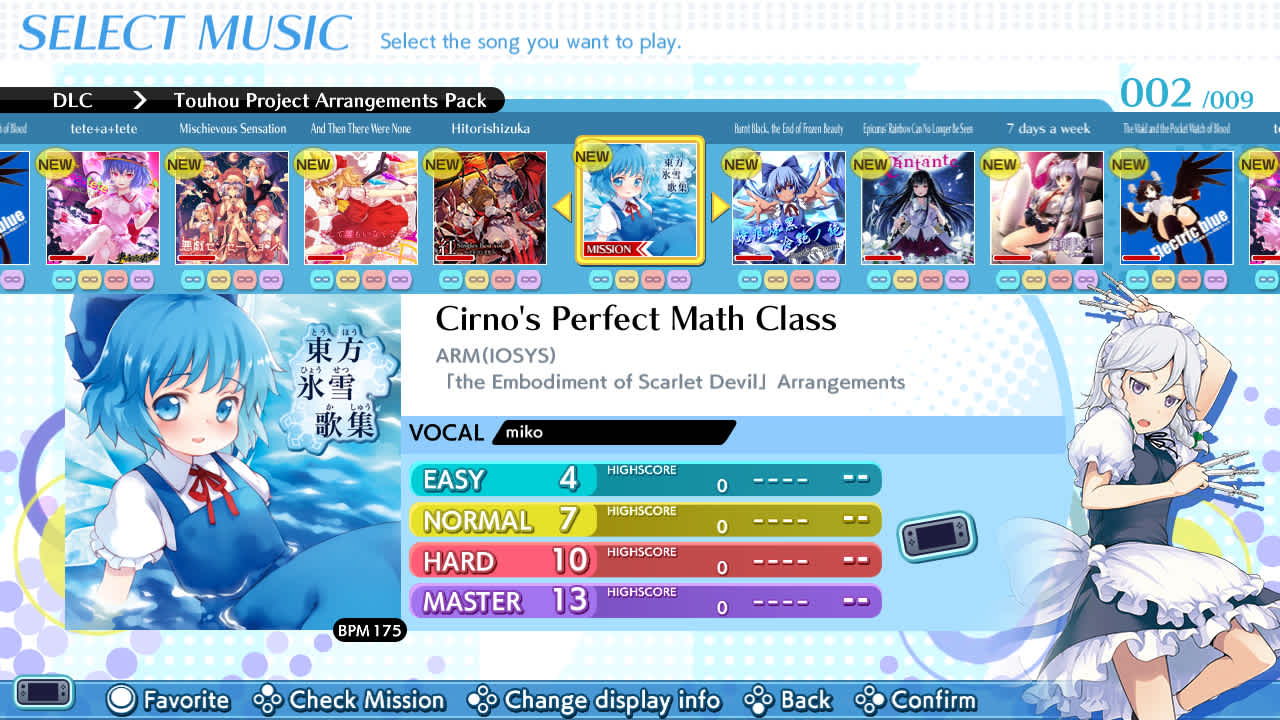Confirm the selected song
Viewport: 1280px width, 720px height.
pyautogui.click(x=927, y=701)
